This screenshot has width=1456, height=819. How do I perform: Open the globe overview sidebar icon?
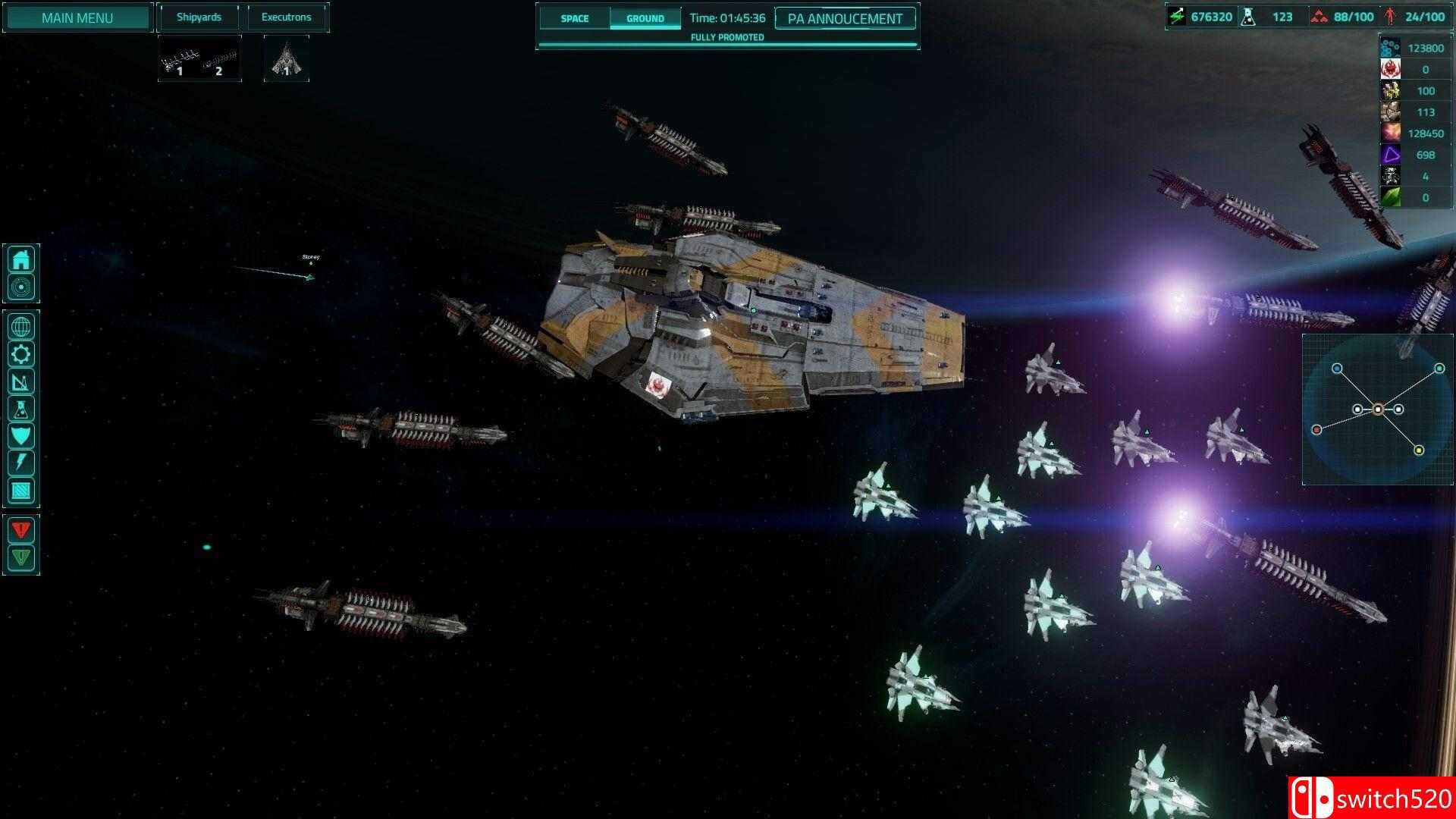coord(22,327)
